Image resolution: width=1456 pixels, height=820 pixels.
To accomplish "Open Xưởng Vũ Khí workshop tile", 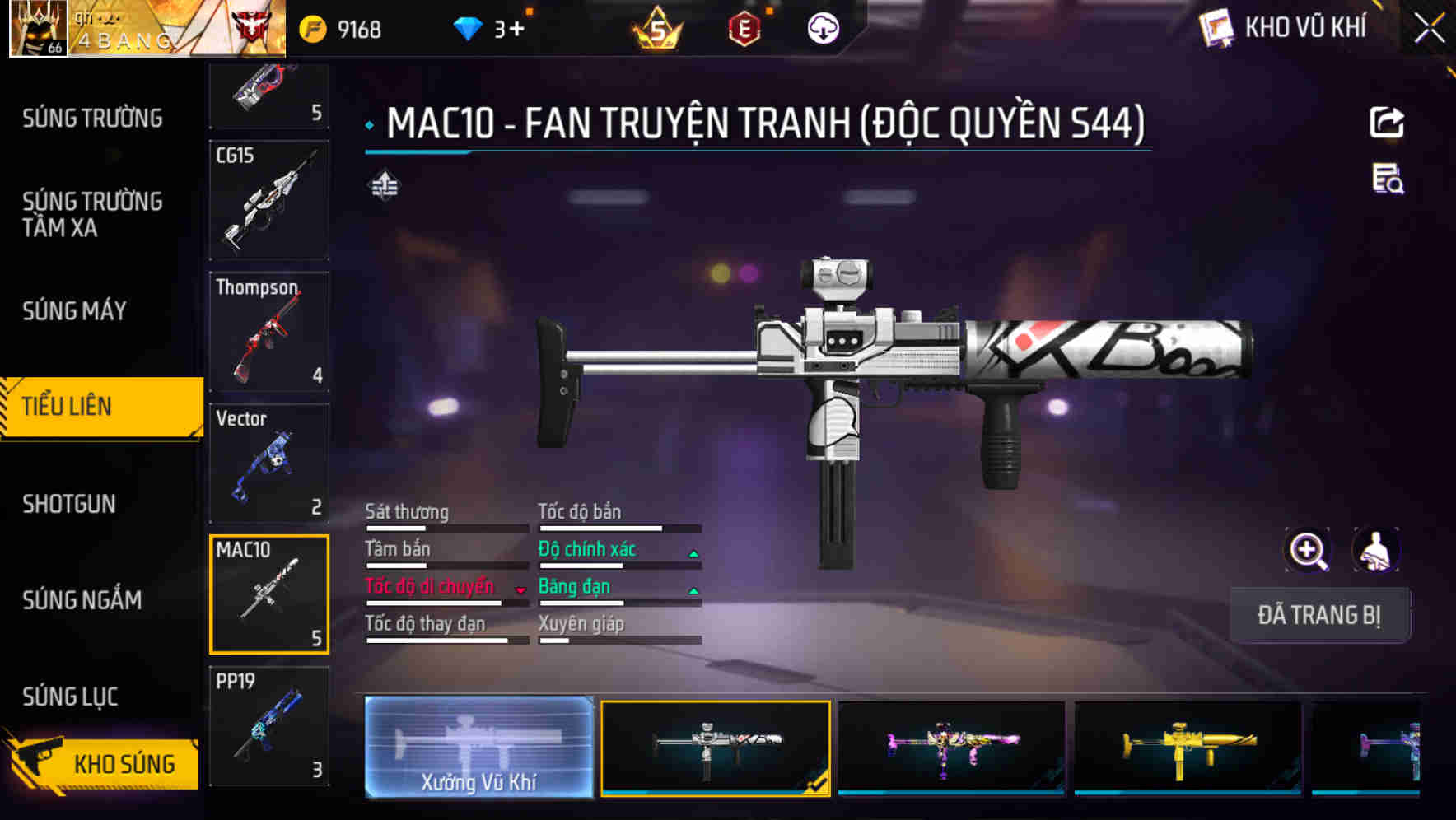I will pyautogui.click(x=478, y=747).
